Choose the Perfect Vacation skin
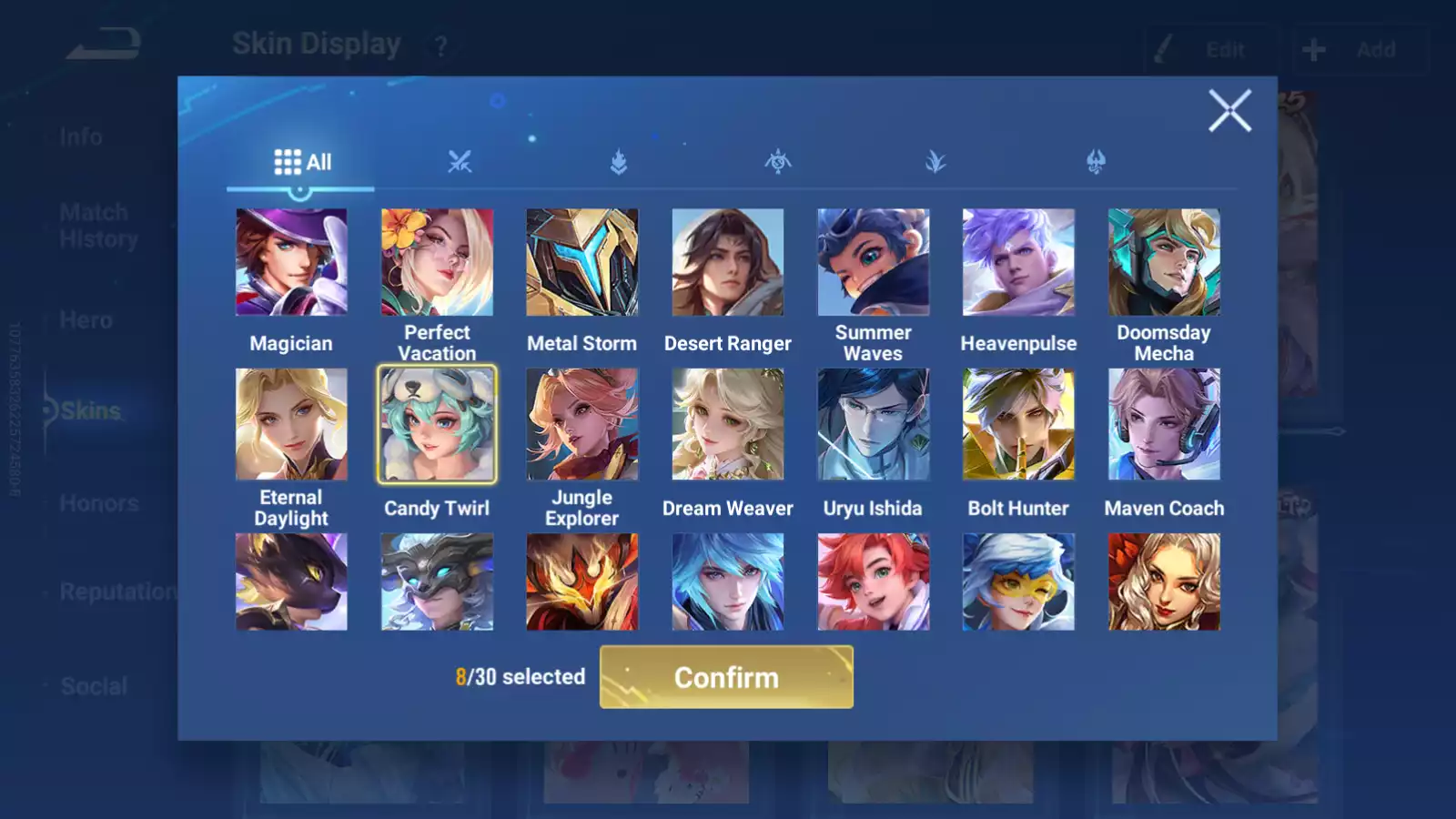The width and height of the screenshot is (1456, 819). 437,262
